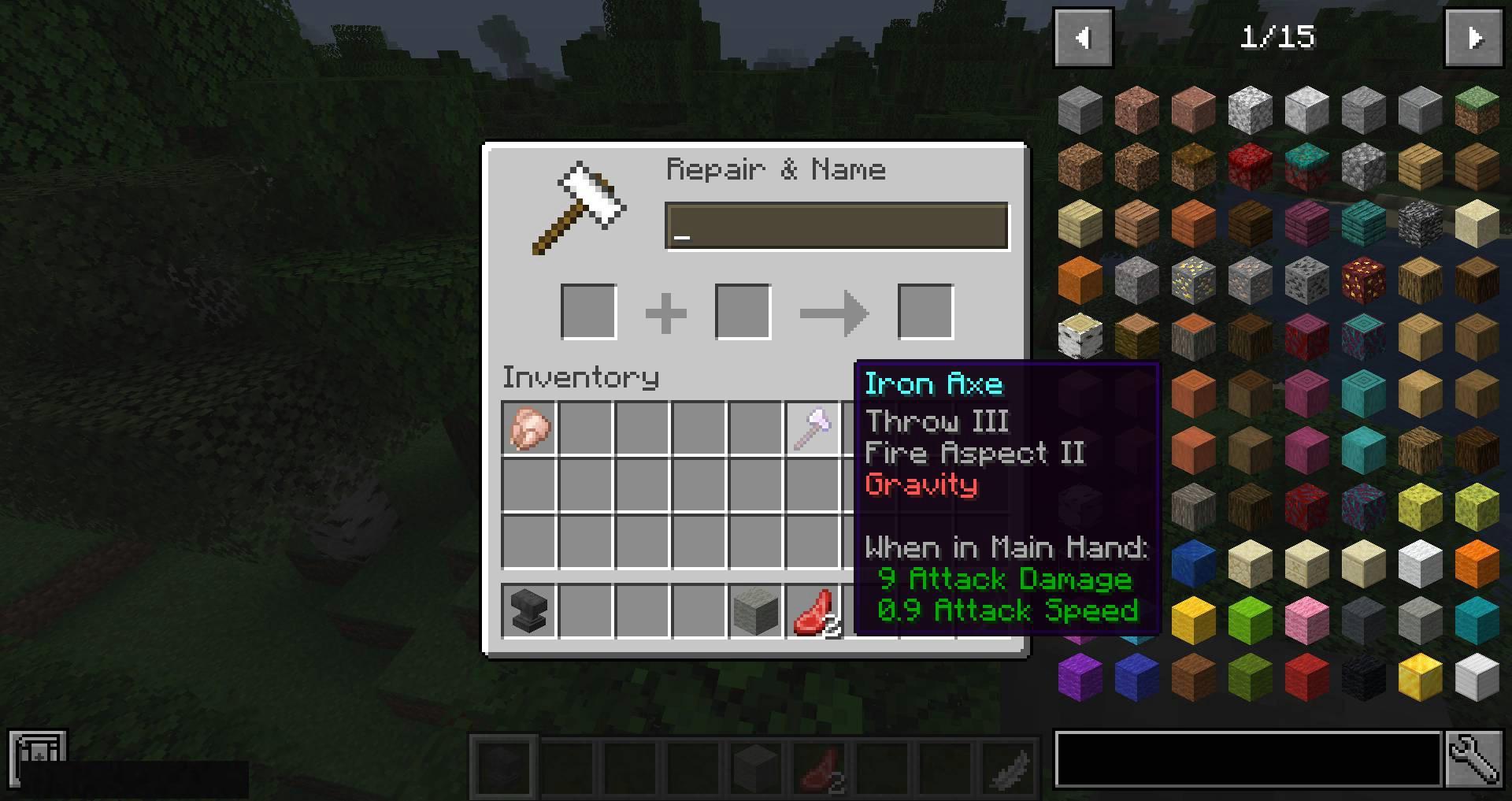Click the anvil's second input slot
Screen dimensions: 1512x801
[x=743, y=312]
